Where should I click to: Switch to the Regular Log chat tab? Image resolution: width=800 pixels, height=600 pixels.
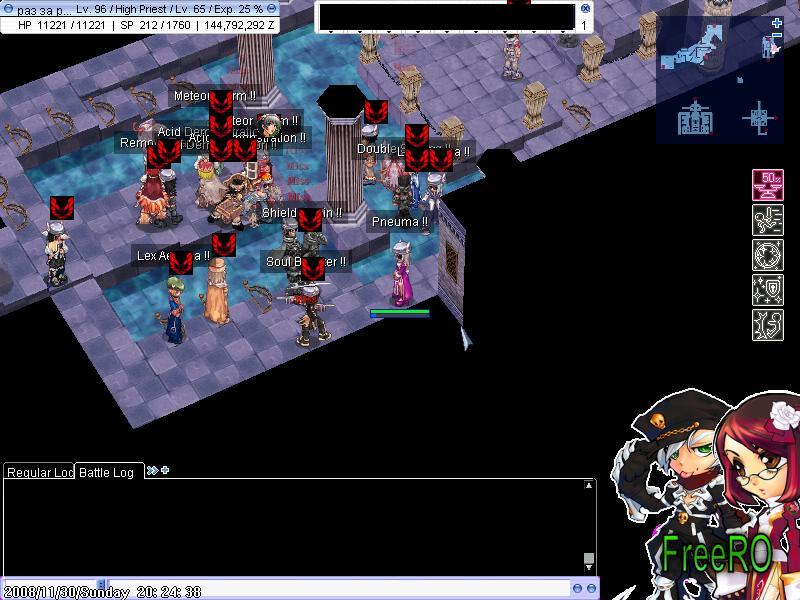[x=38, y=472]
